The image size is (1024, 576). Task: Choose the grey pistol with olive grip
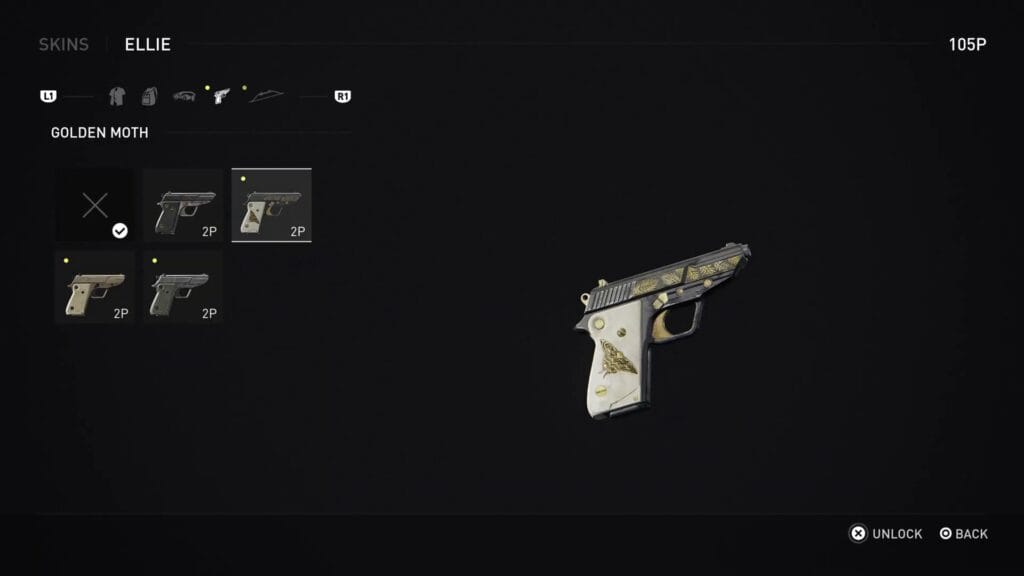(x=182, y=287)
